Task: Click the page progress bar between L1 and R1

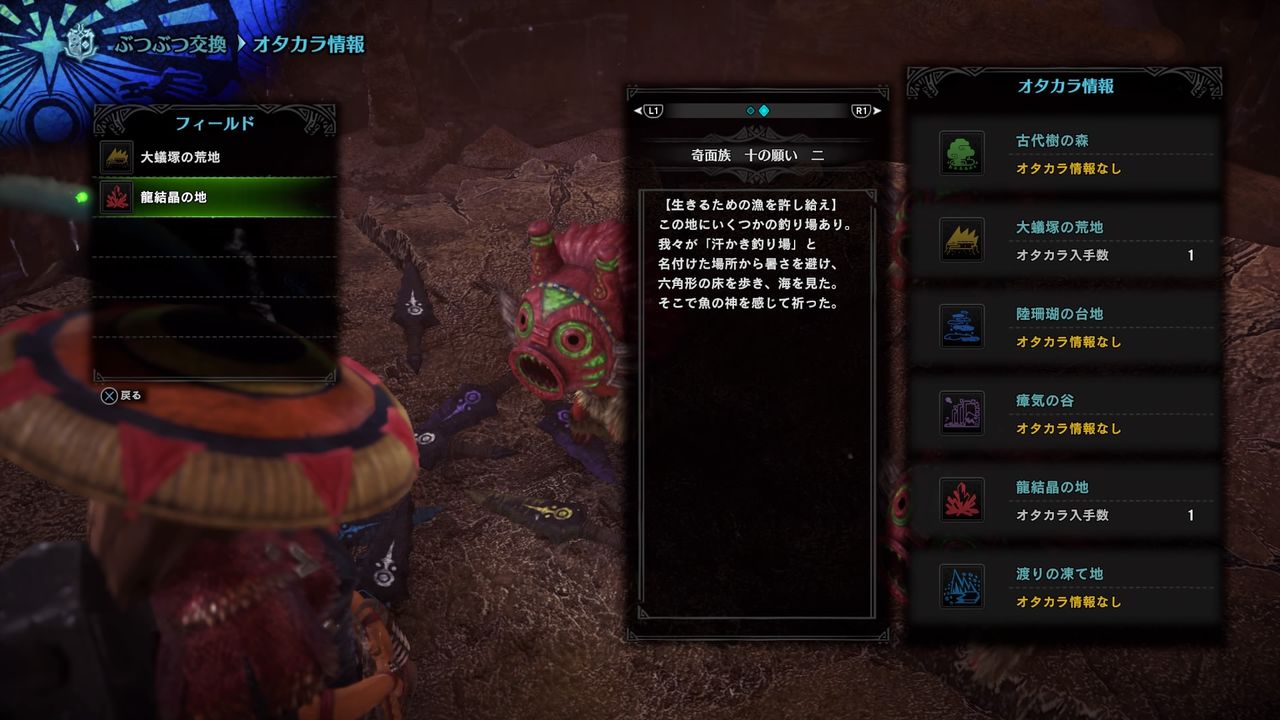Action: (x=757, y=110)
